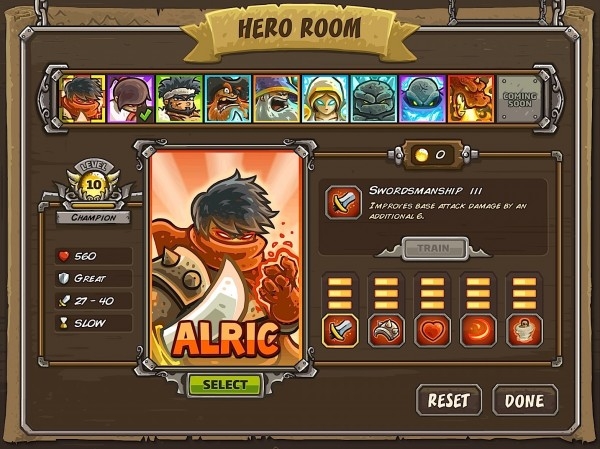The width and height of the screenshot is (600, 449).
Task: Choose the blue crystal creature hero portrait
Action: [x=422, y=99]
